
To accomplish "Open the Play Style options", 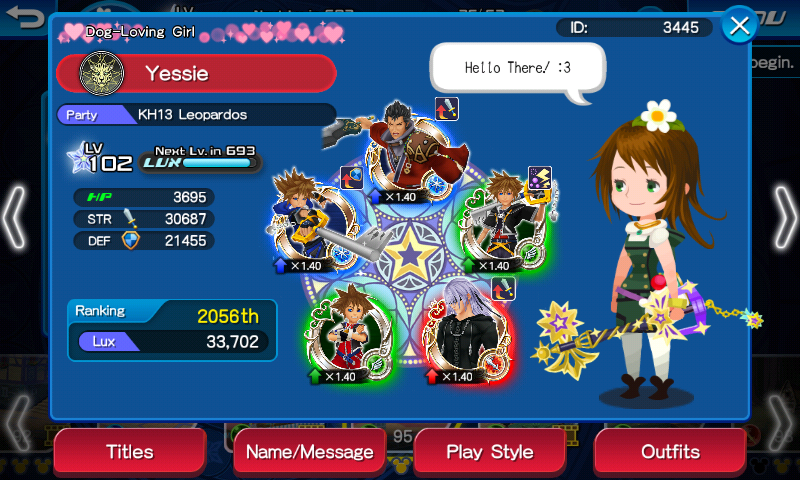I will click(x=489, y=452).
